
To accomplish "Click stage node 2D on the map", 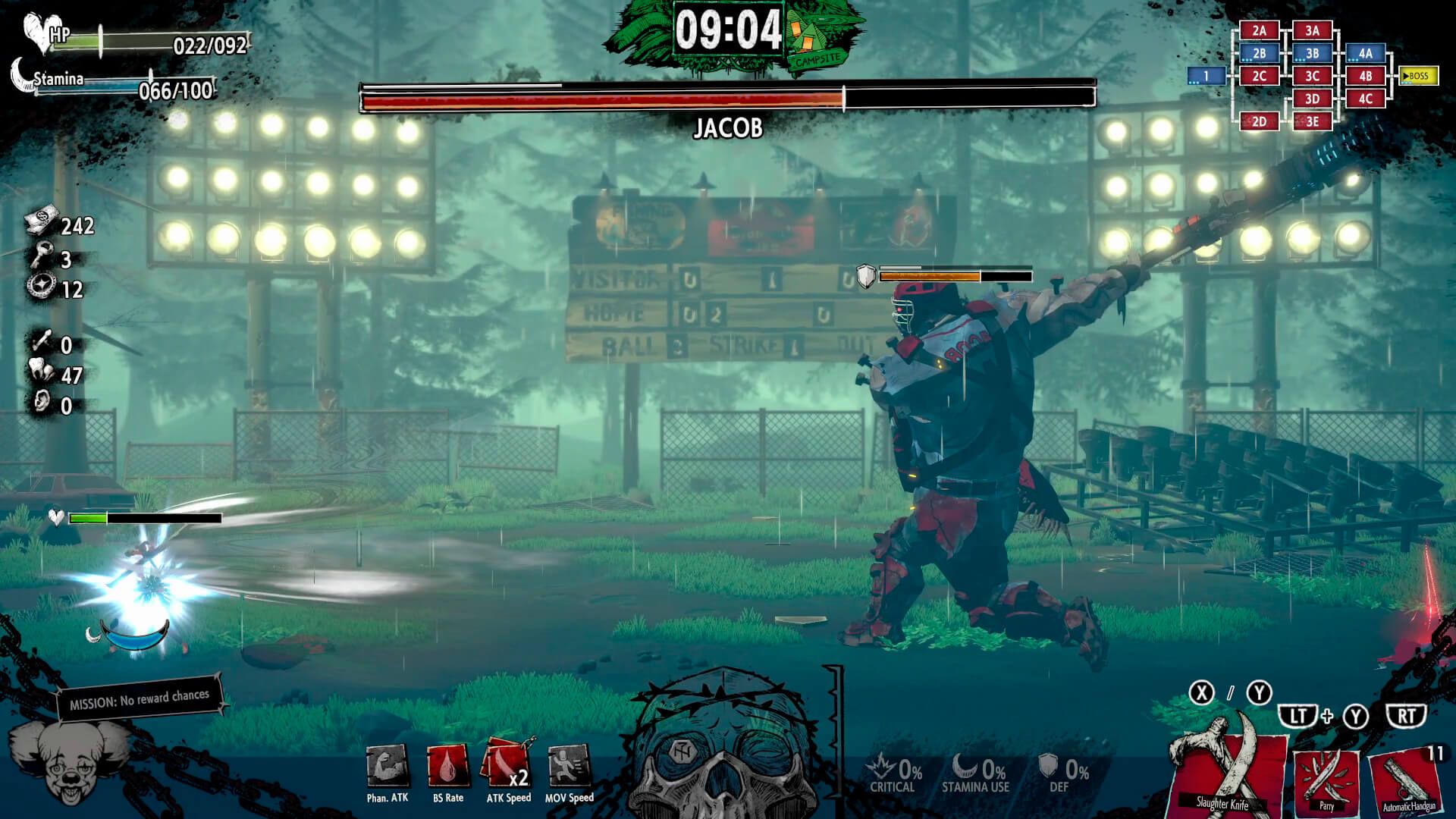I will click(x=1260, y=121).
